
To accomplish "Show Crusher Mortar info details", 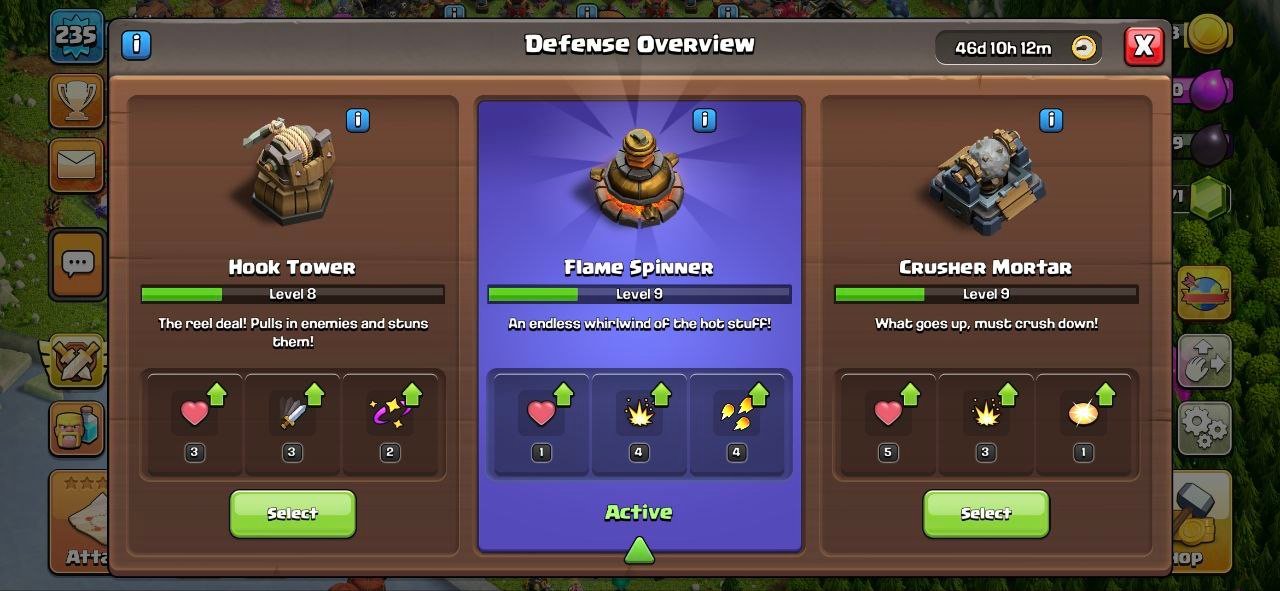I will 1051,121.
